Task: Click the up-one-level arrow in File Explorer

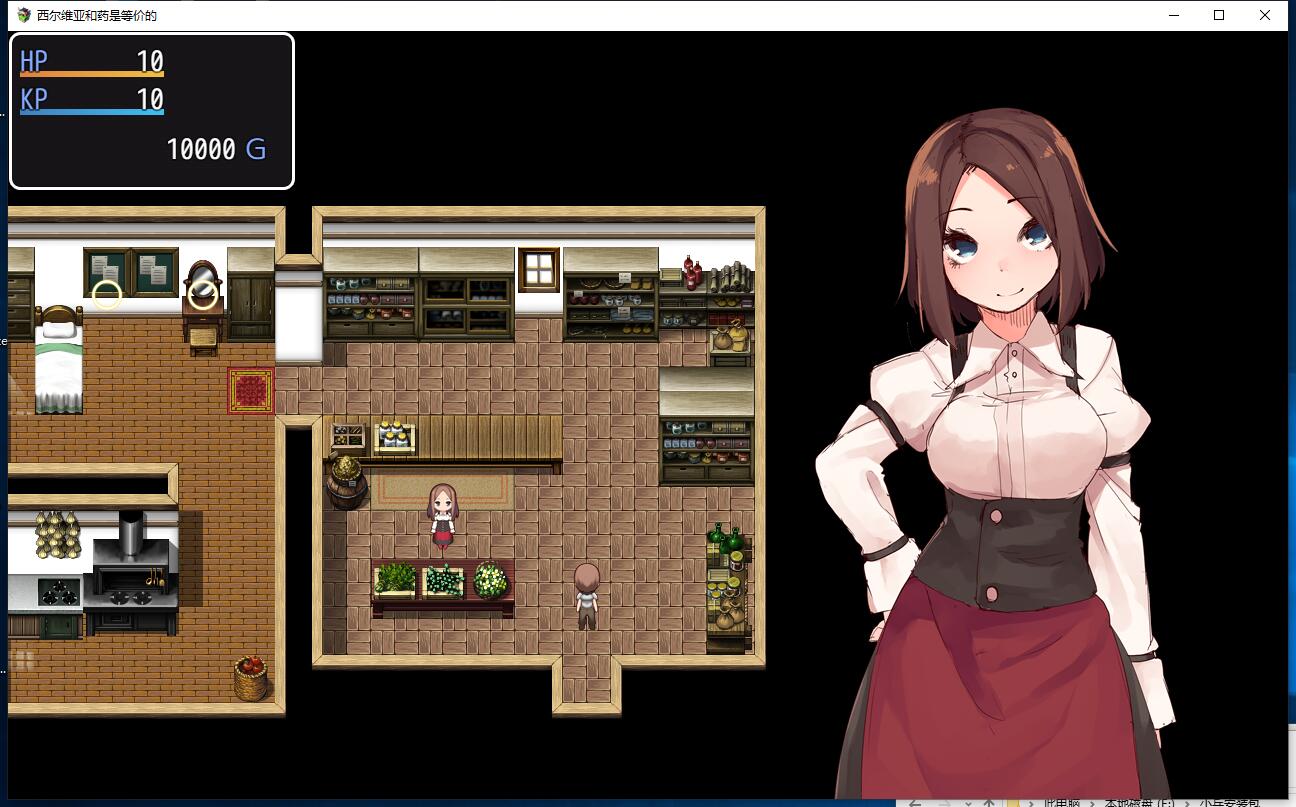Action: (x=989, y=802)
